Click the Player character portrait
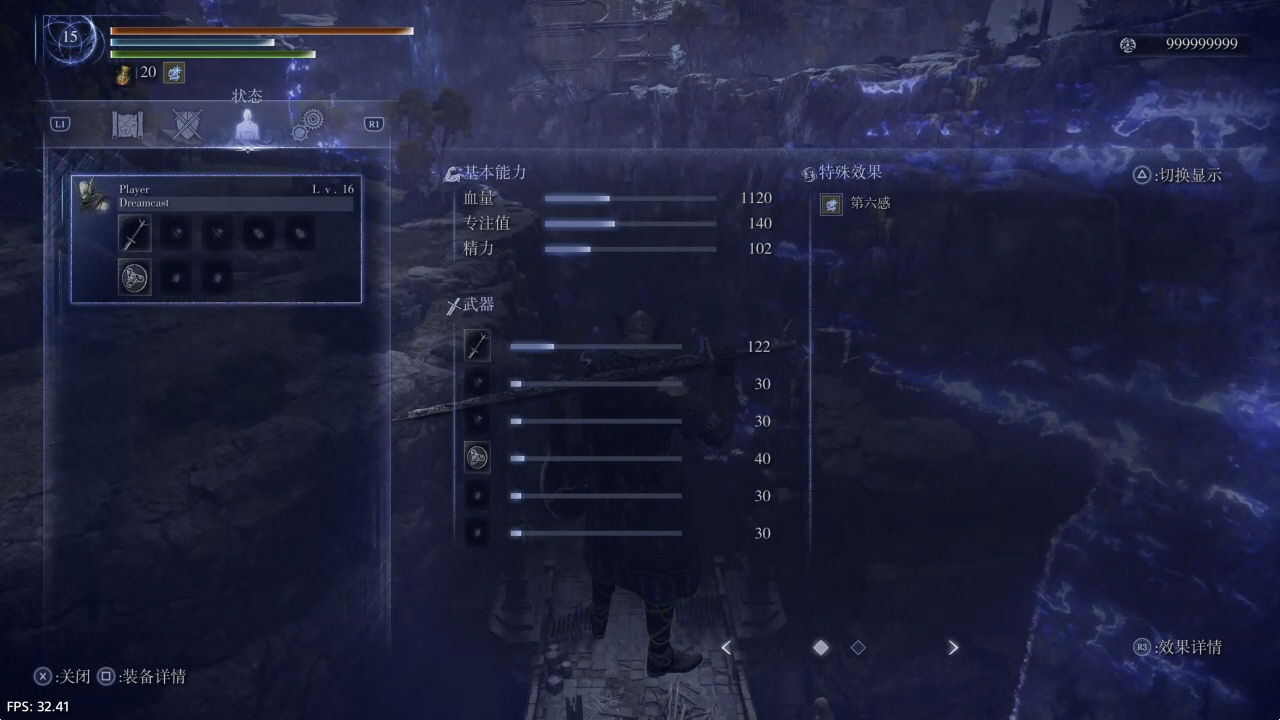The width and height of the screenshot is (1280, 720). 95,195
